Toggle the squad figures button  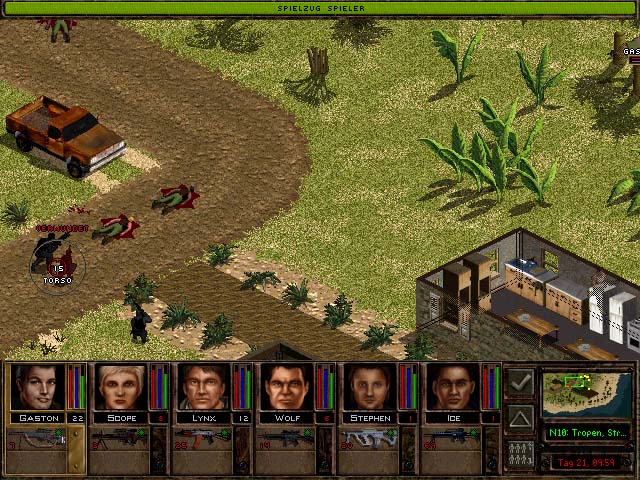pos(520,453)
